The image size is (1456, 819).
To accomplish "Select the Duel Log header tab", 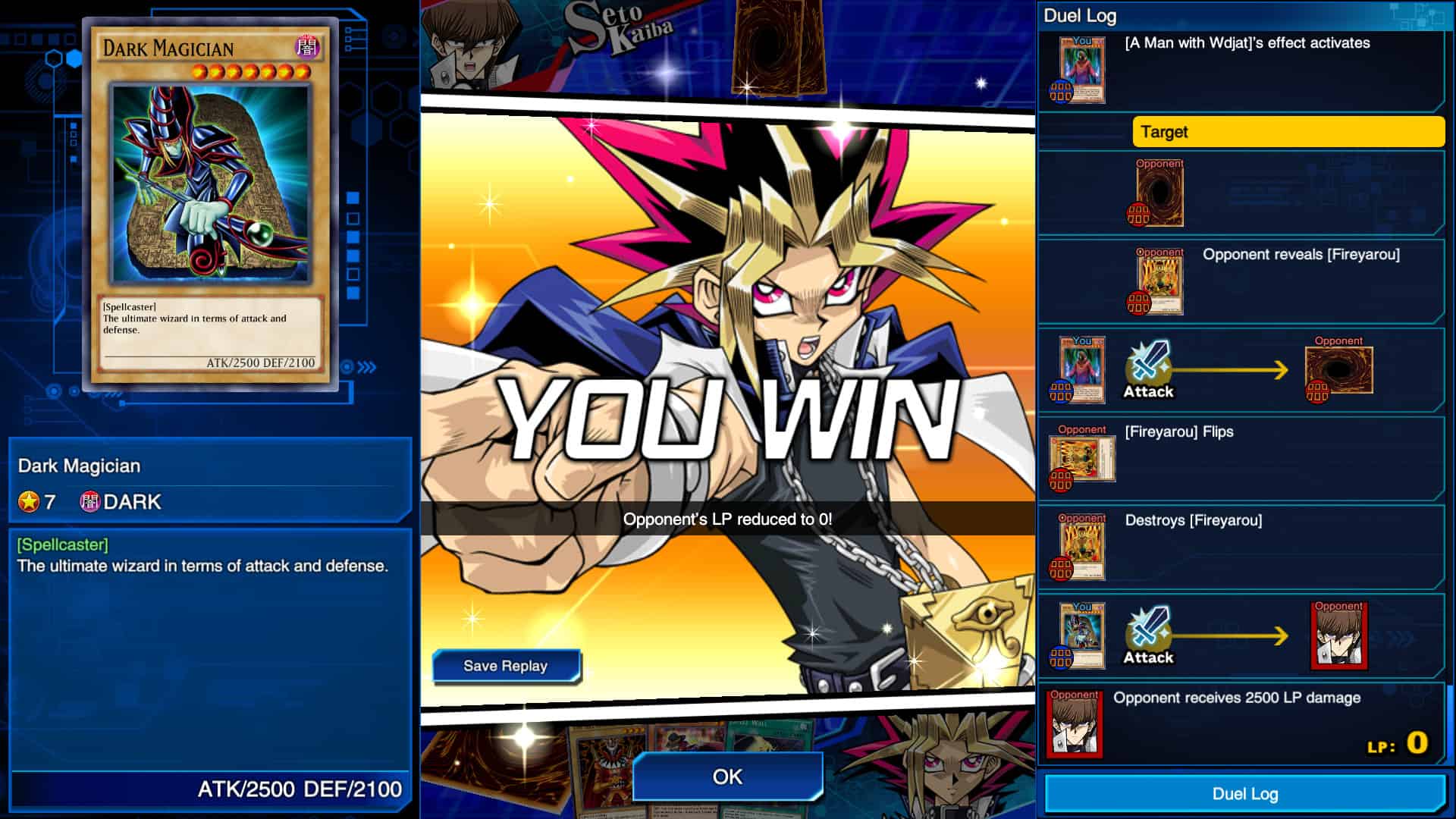I will click(1080, 15).
